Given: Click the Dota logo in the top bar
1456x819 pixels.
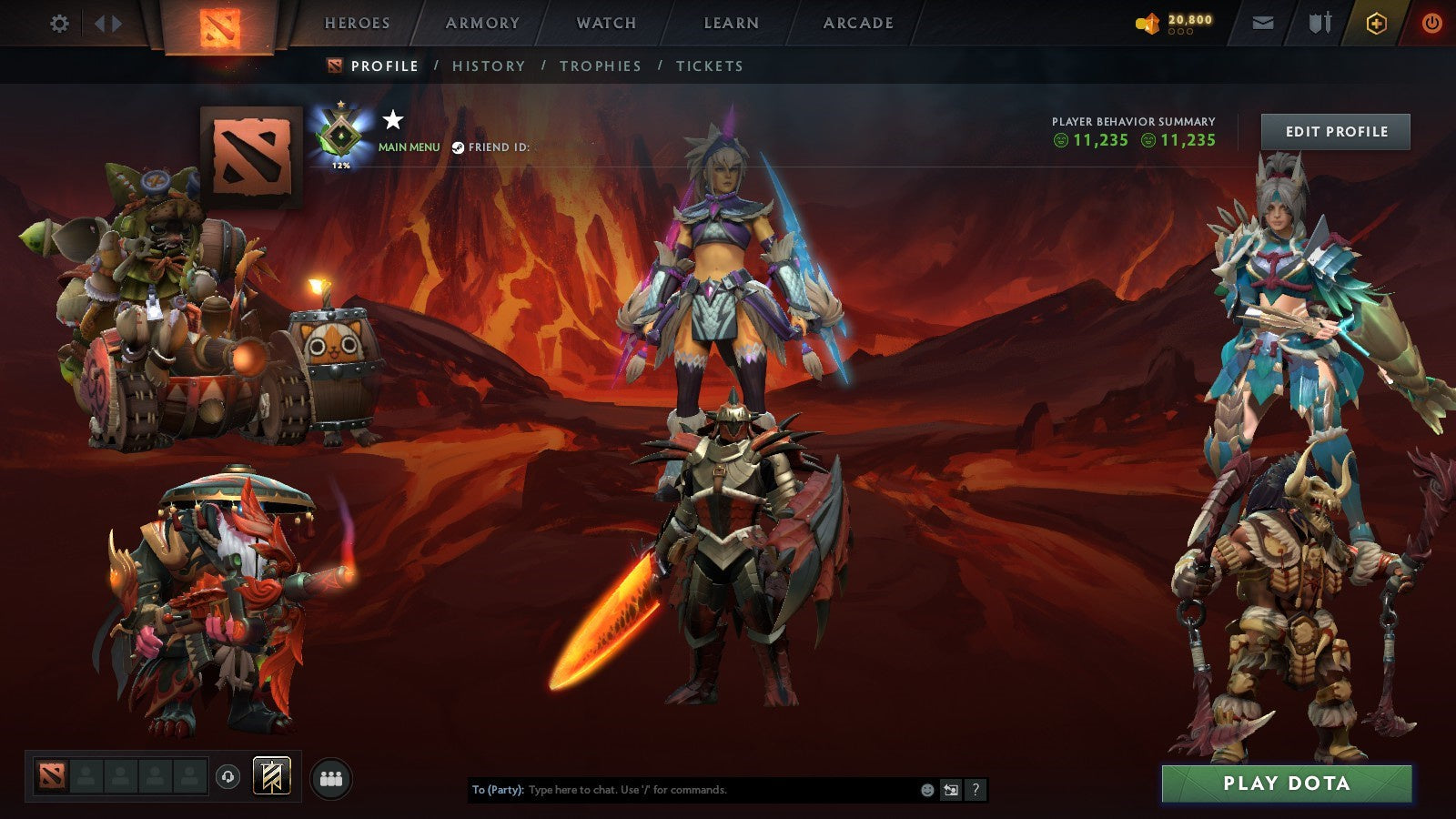Looking at the screenshot, I should (x=218, y=25).
